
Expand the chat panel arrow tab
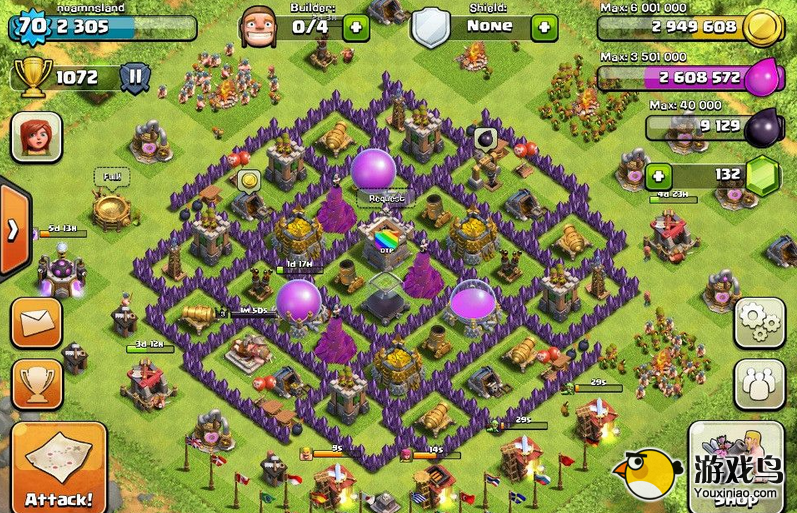click(12, 230)
